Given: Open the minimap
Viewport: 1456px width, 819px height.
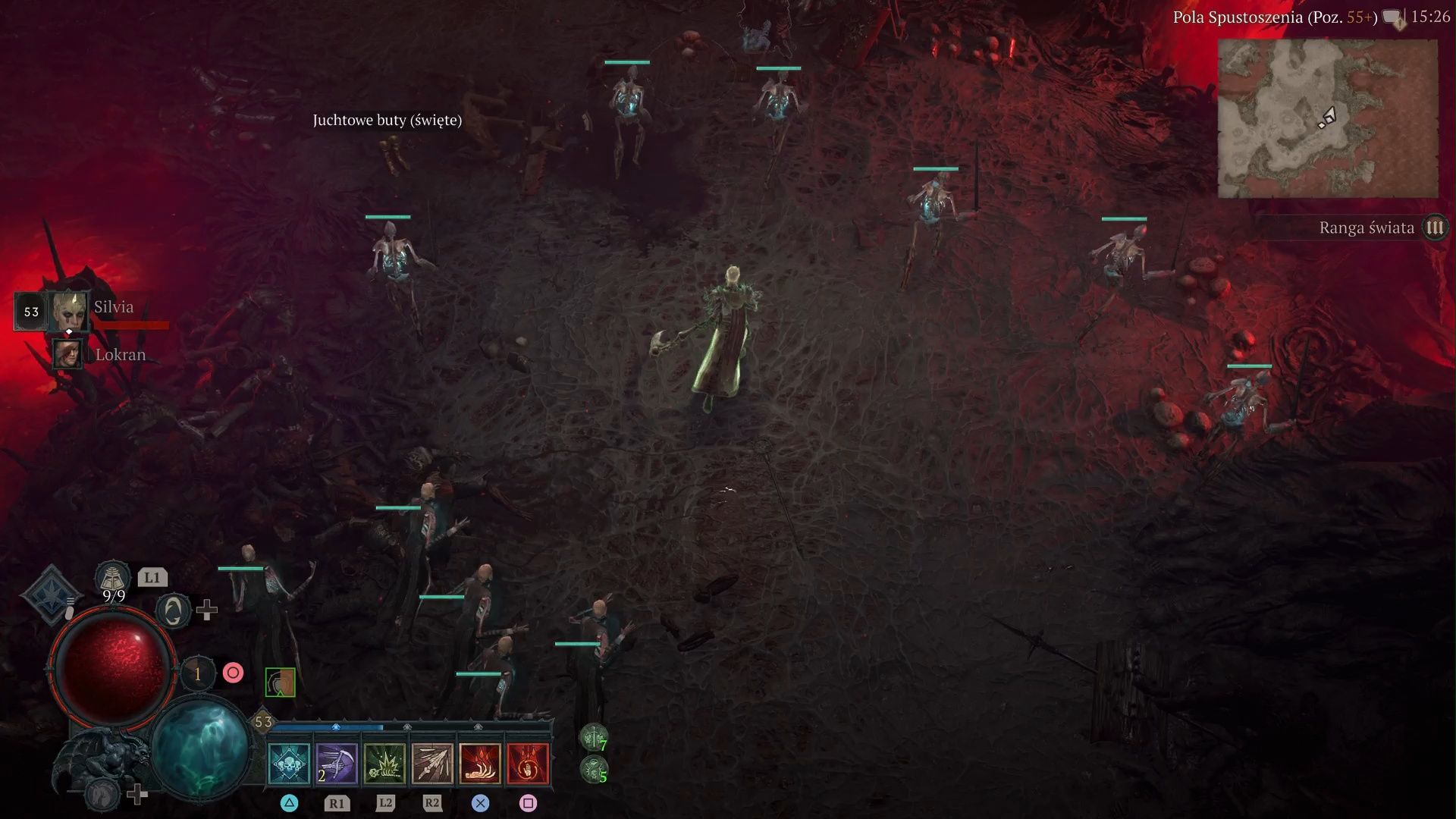Looking at the screenshot, I should pyautogui.click(x=1327, y=118).
